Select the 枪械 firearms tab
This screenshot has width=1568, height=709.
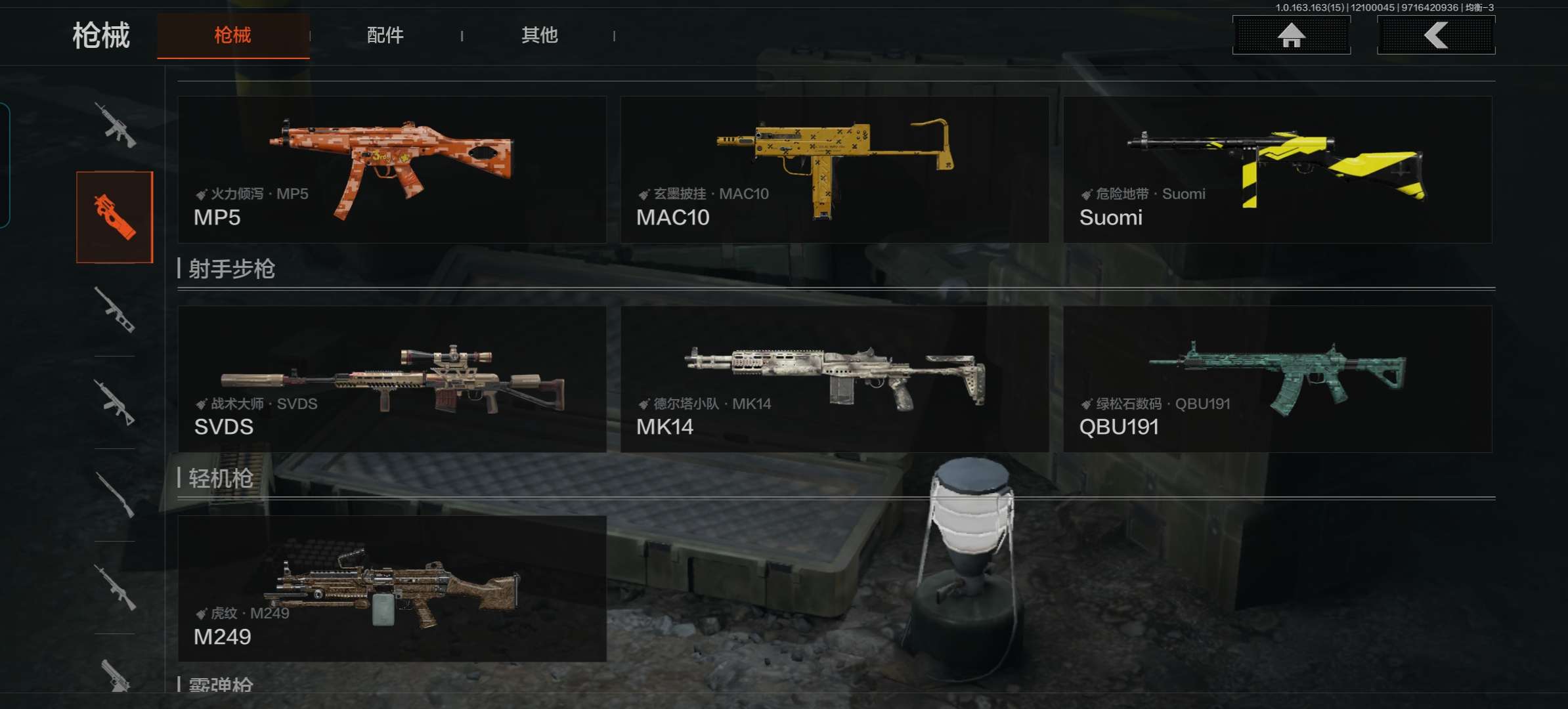click(233, 35)
